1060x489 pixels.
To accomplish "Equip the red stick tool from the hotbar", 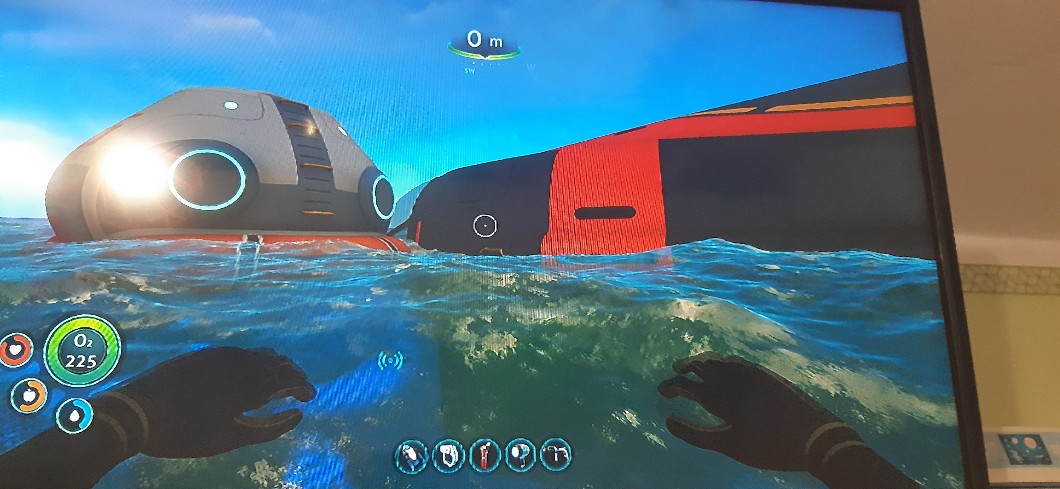I will pos(485,456).
